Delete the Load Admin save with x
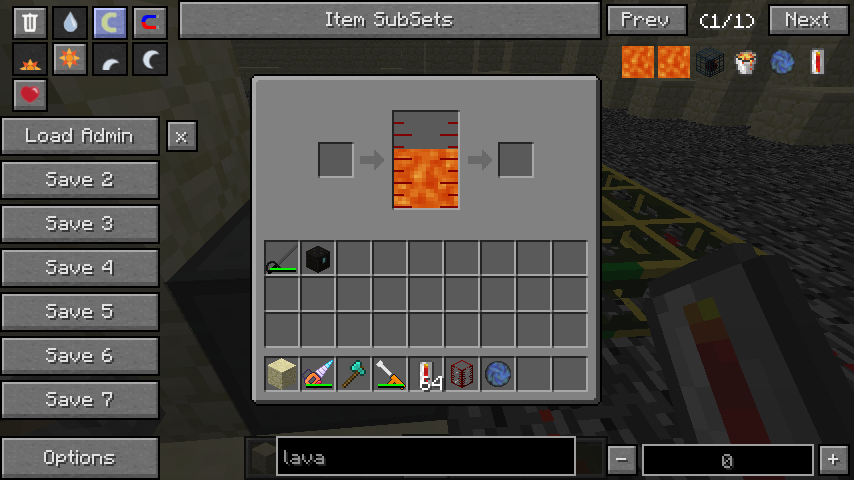854x480 pixels. (181, 137)
